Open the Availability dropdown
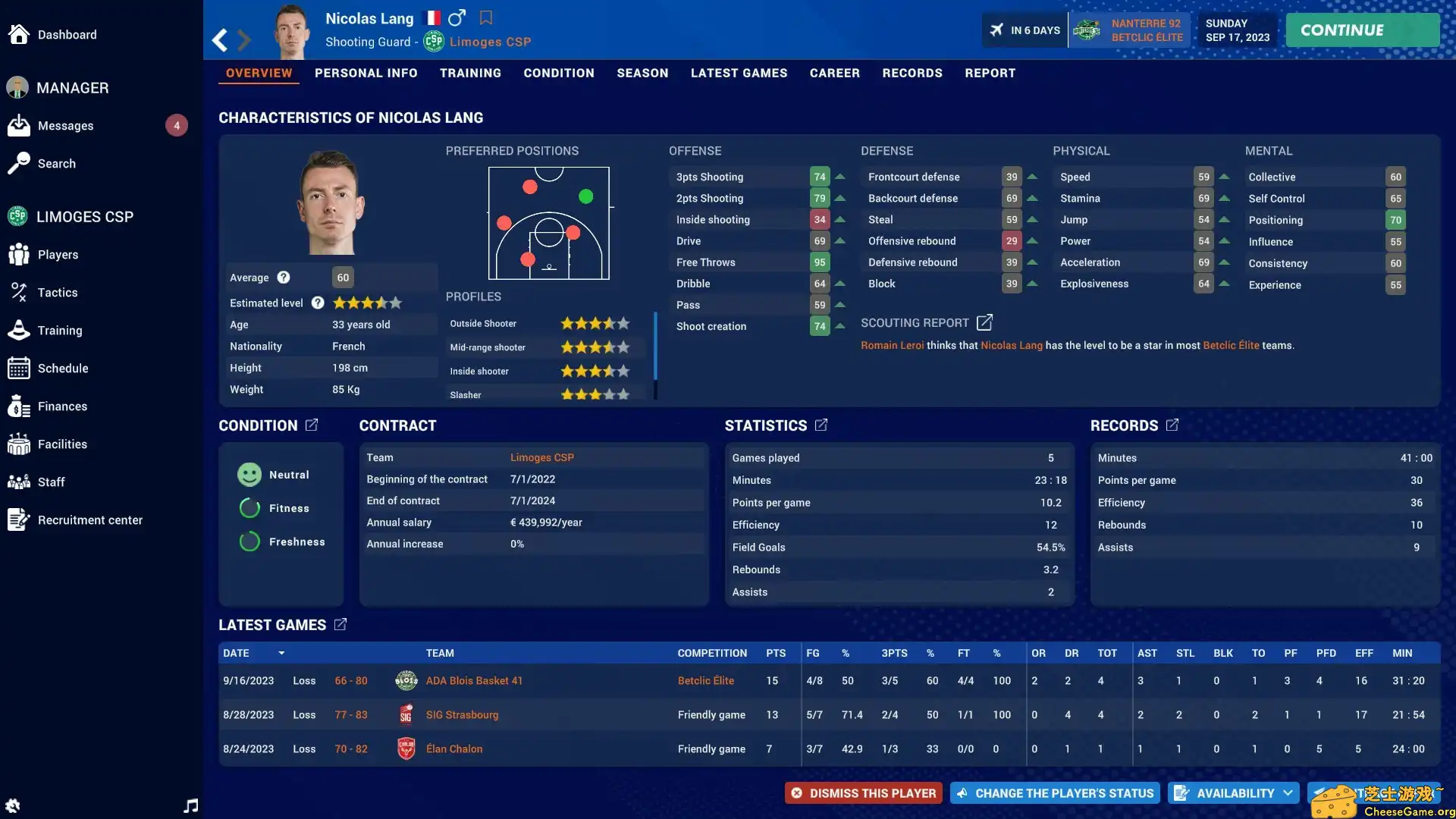 (1233, 792)
